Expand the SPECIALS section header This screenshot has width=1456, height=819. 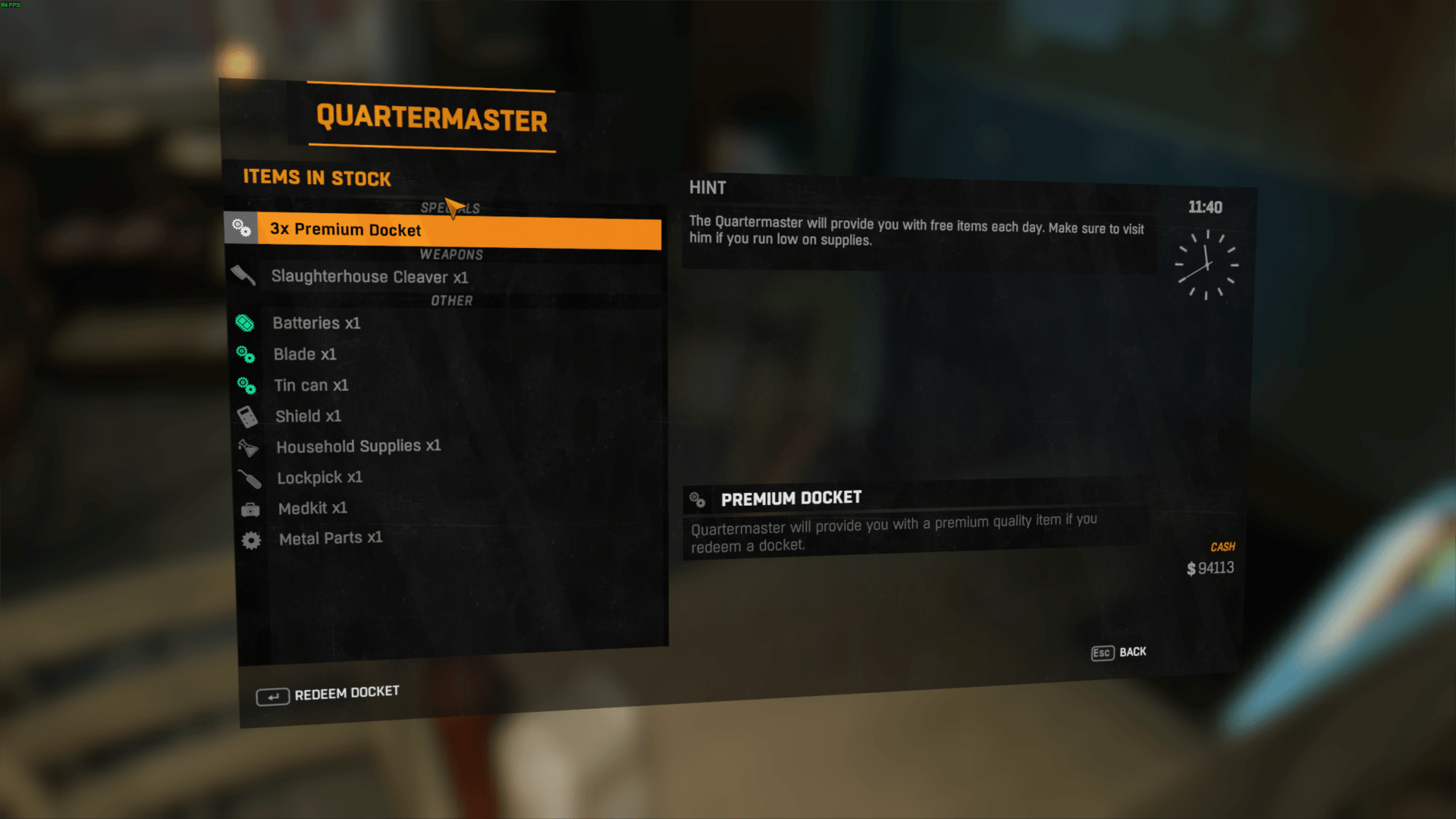[452, 208]
